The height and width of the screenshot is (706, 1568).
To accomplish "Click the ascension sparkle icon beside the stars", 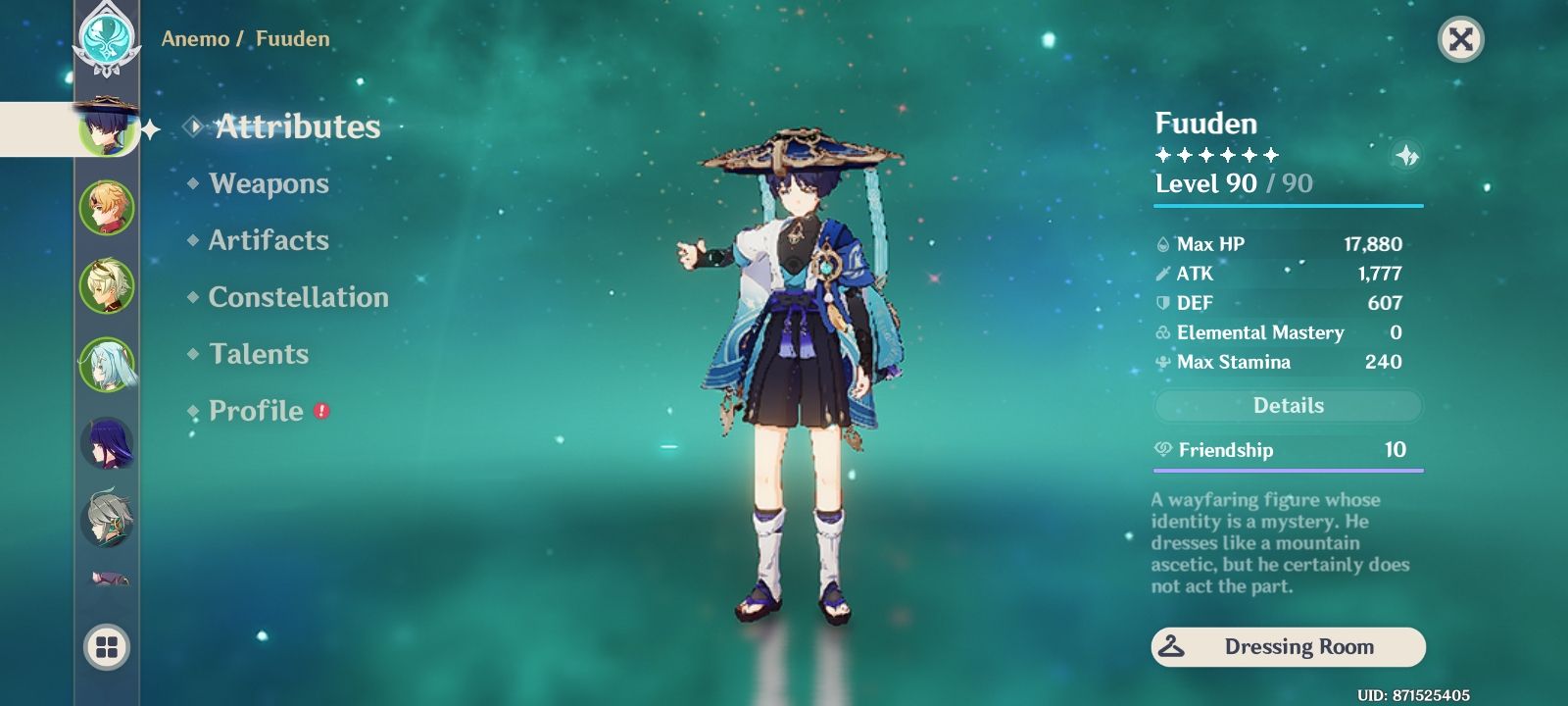I will 1408,154.
